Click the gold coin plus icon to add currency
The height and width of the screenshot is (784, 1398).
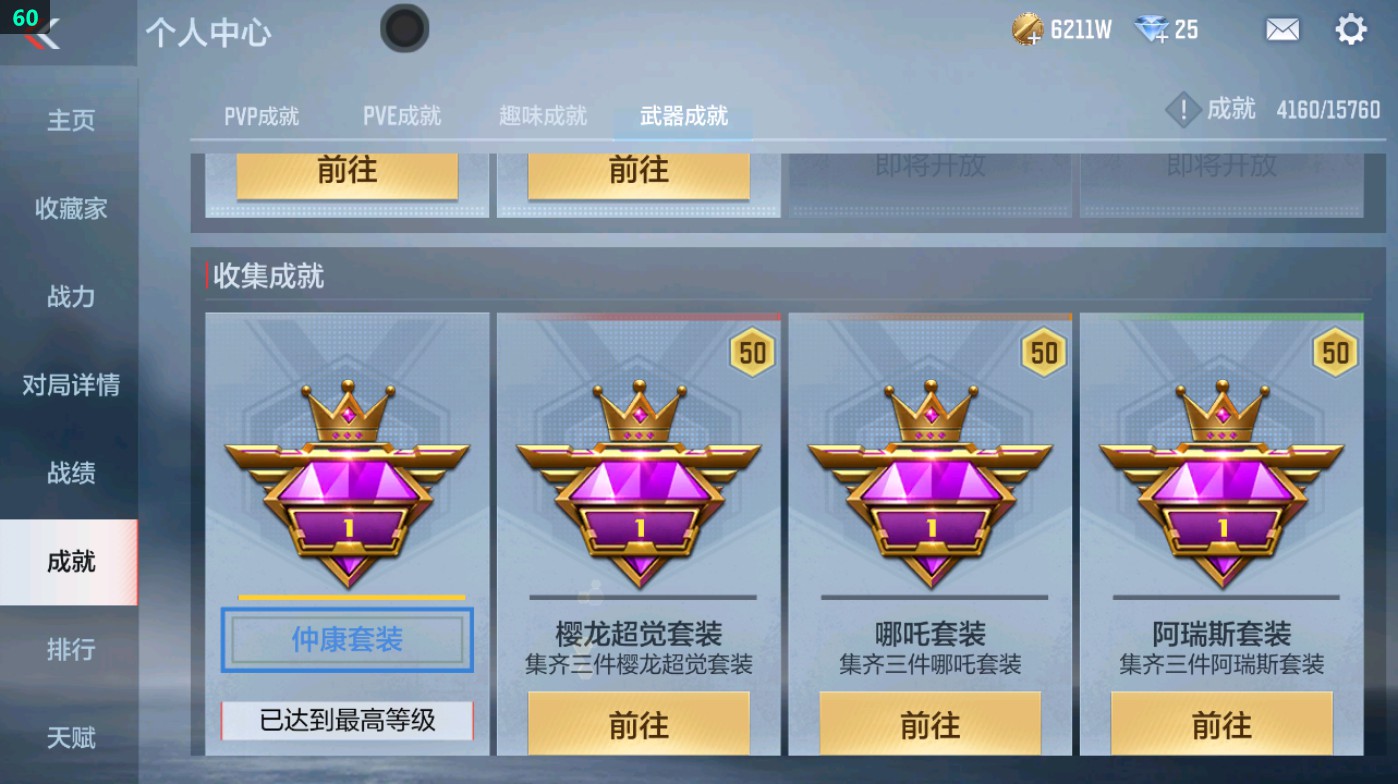coord(1029,34)
